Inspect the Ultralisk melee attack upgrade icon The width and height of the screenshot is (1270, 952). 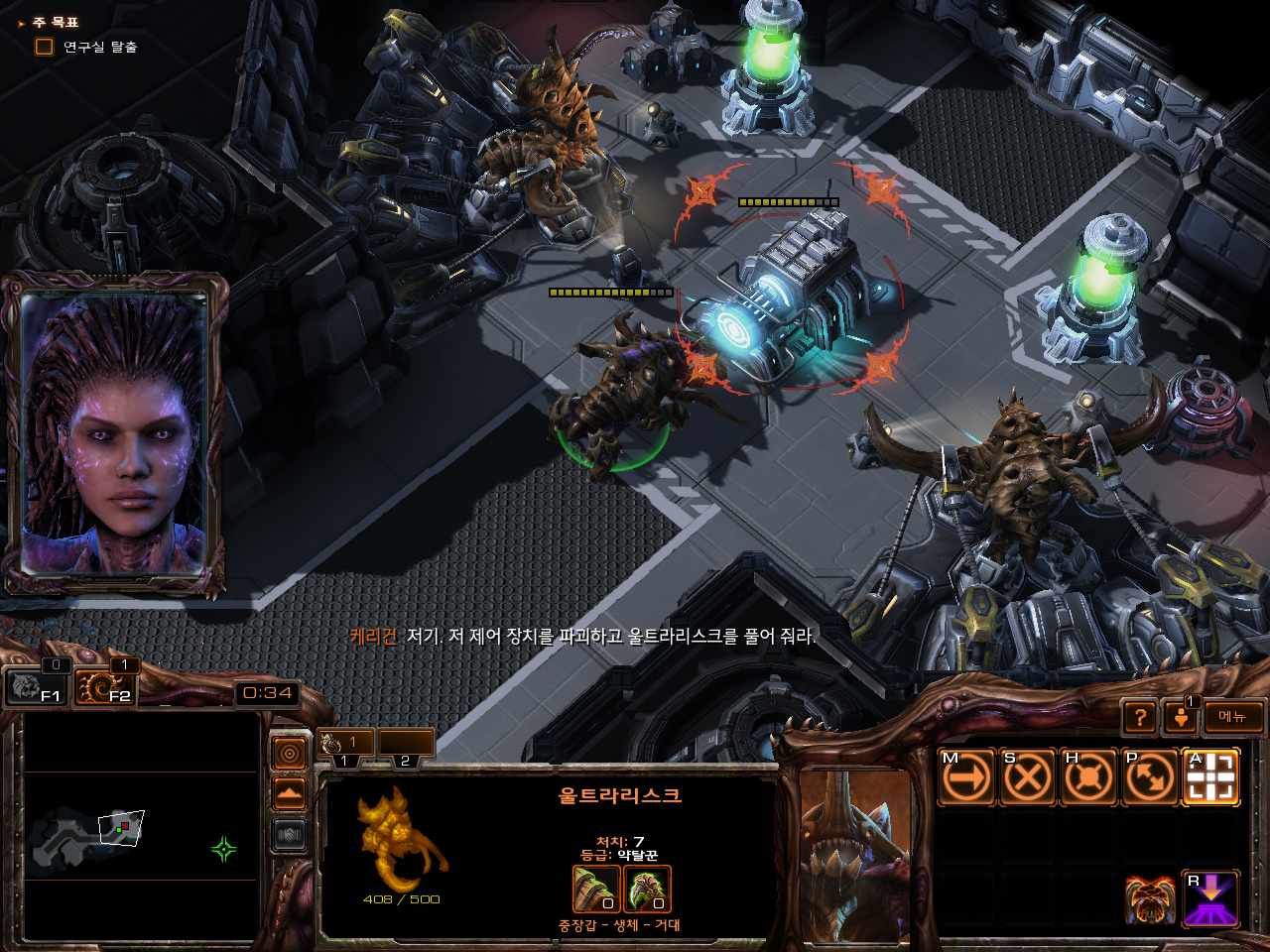tap(596, 889)
